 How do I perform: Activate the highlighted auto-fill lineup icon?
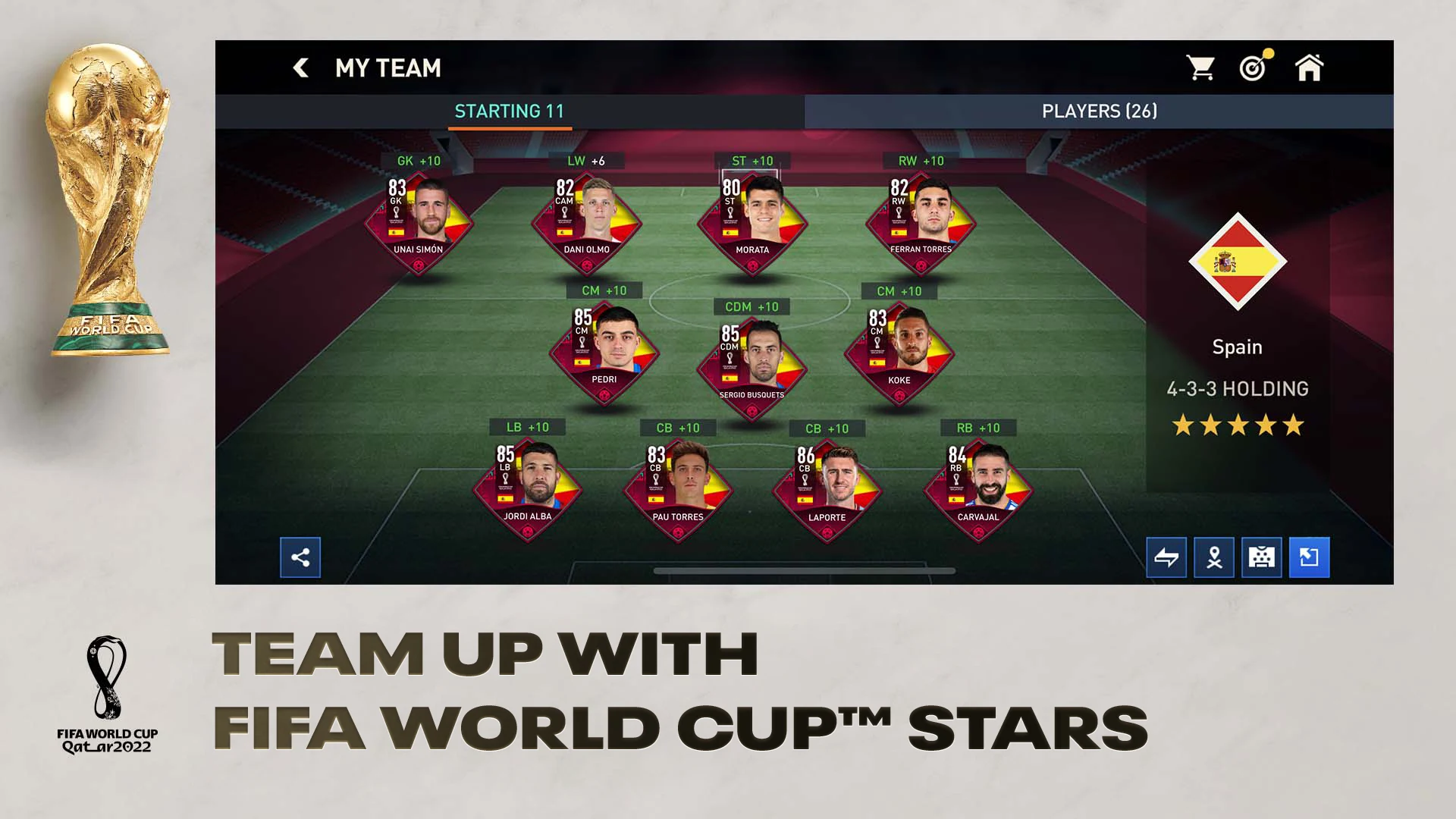[1310, 557]
